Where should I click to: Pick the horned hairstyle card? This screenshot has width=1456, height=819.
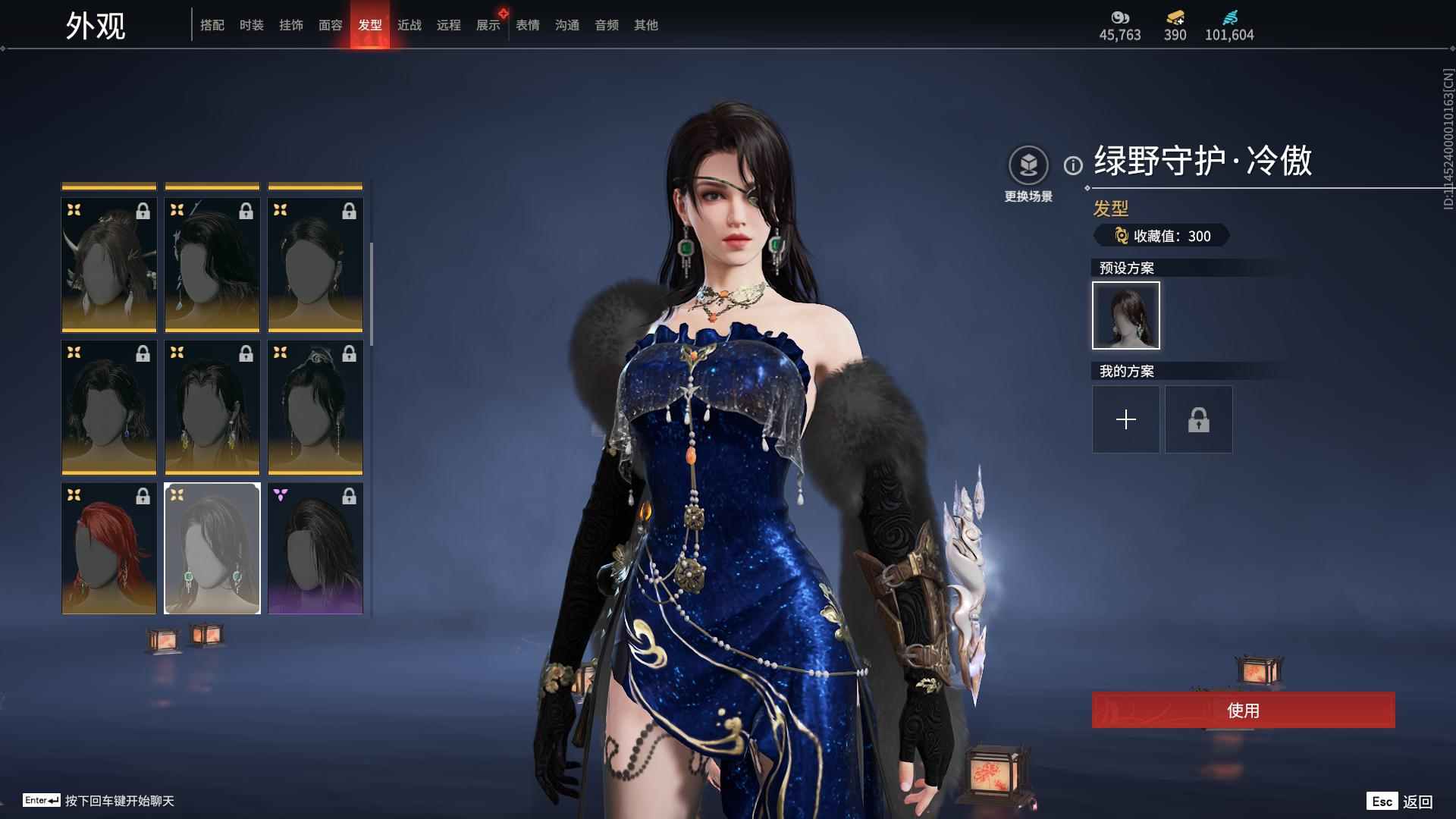click(109, 265)
